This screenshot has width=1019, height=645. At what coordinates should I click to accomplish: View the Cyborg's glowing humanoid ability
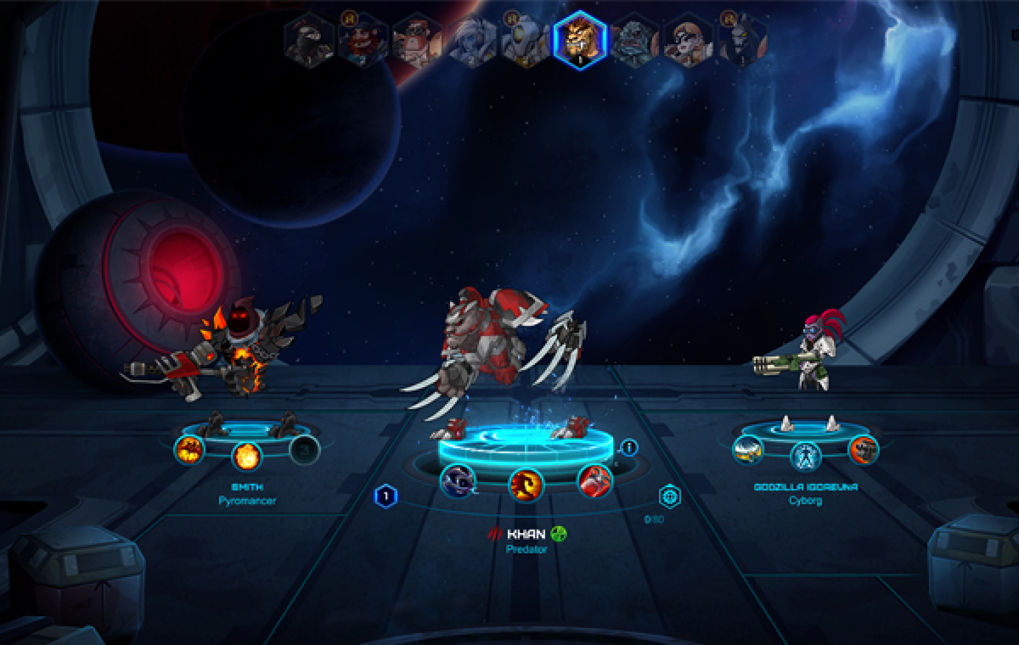(805, 456)
